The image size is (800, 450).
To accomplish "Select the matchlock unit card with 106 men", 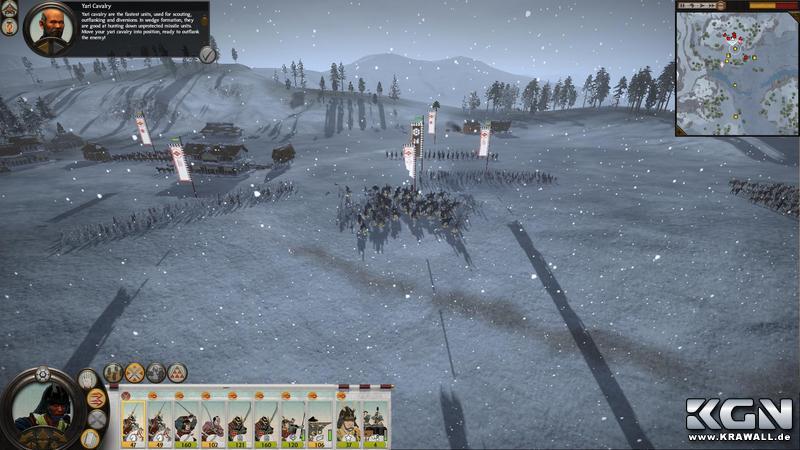I will (320, 422).
